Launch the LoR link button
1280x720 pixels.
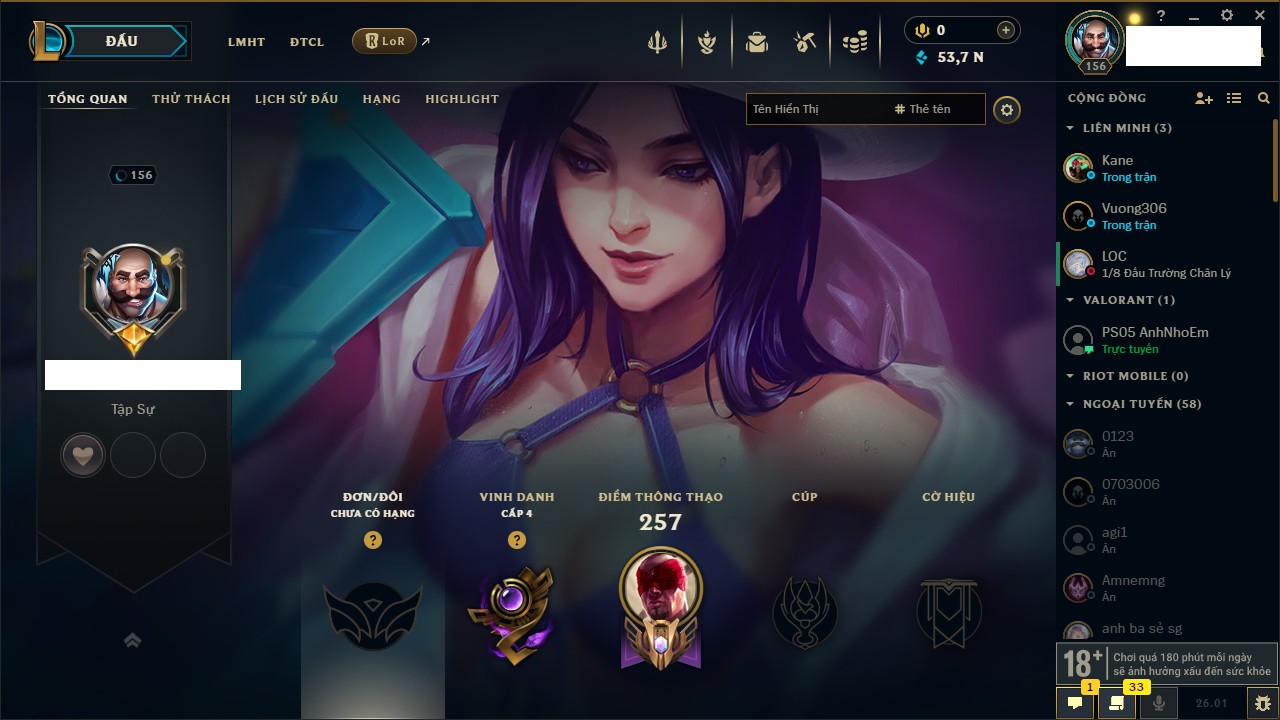(385, 41)
